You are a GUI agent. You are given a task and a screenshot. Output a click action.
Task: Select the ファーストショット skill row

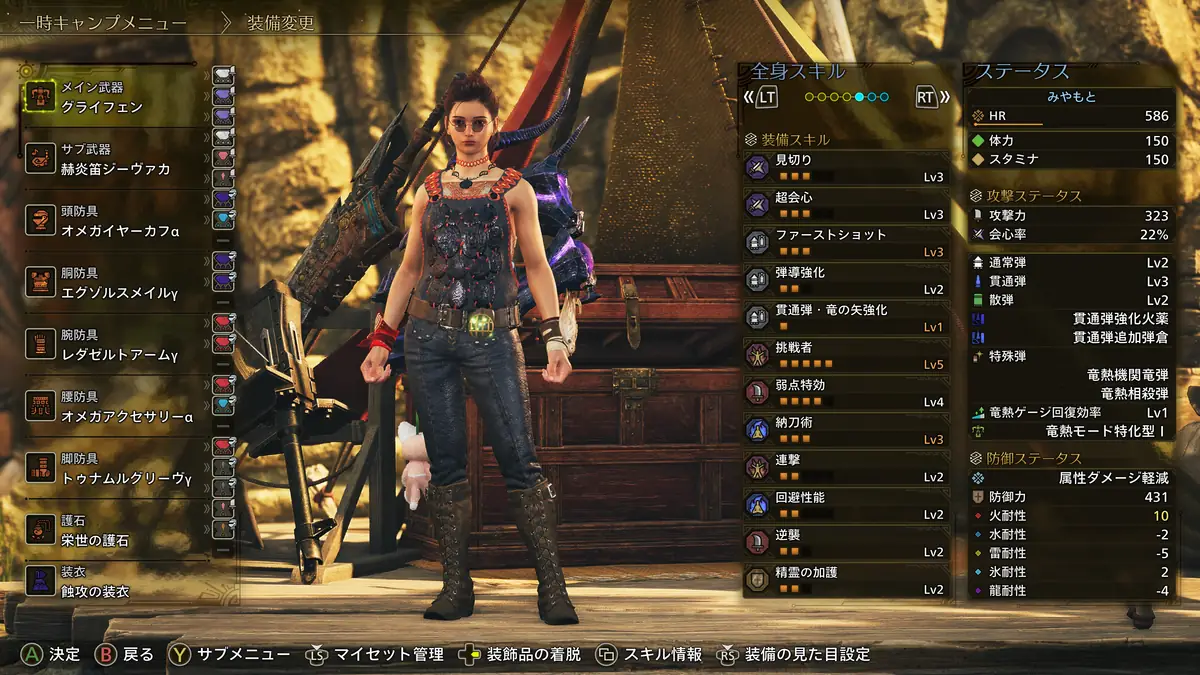[846, 242]
